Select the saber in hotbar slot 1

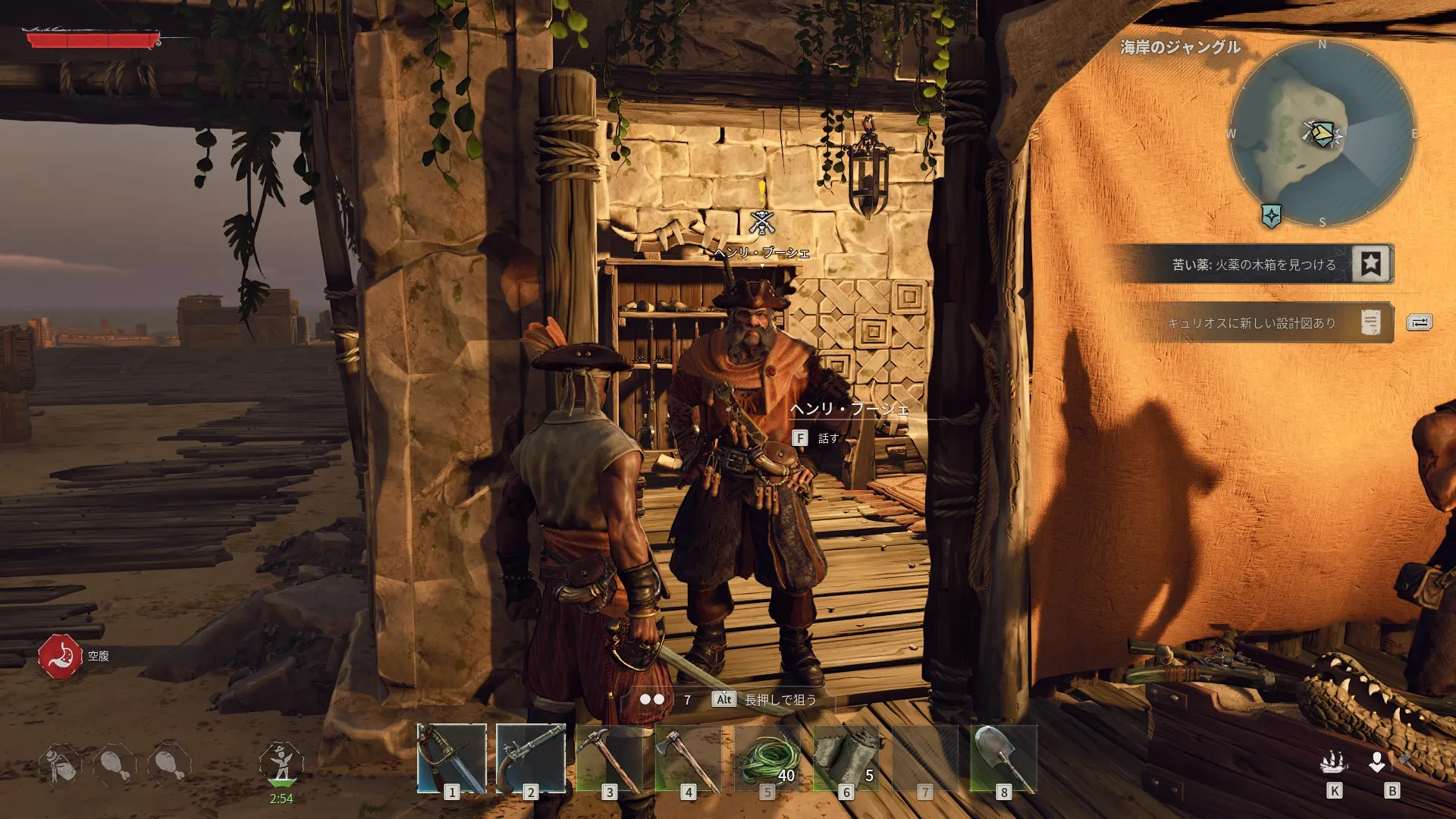[452, 758]
